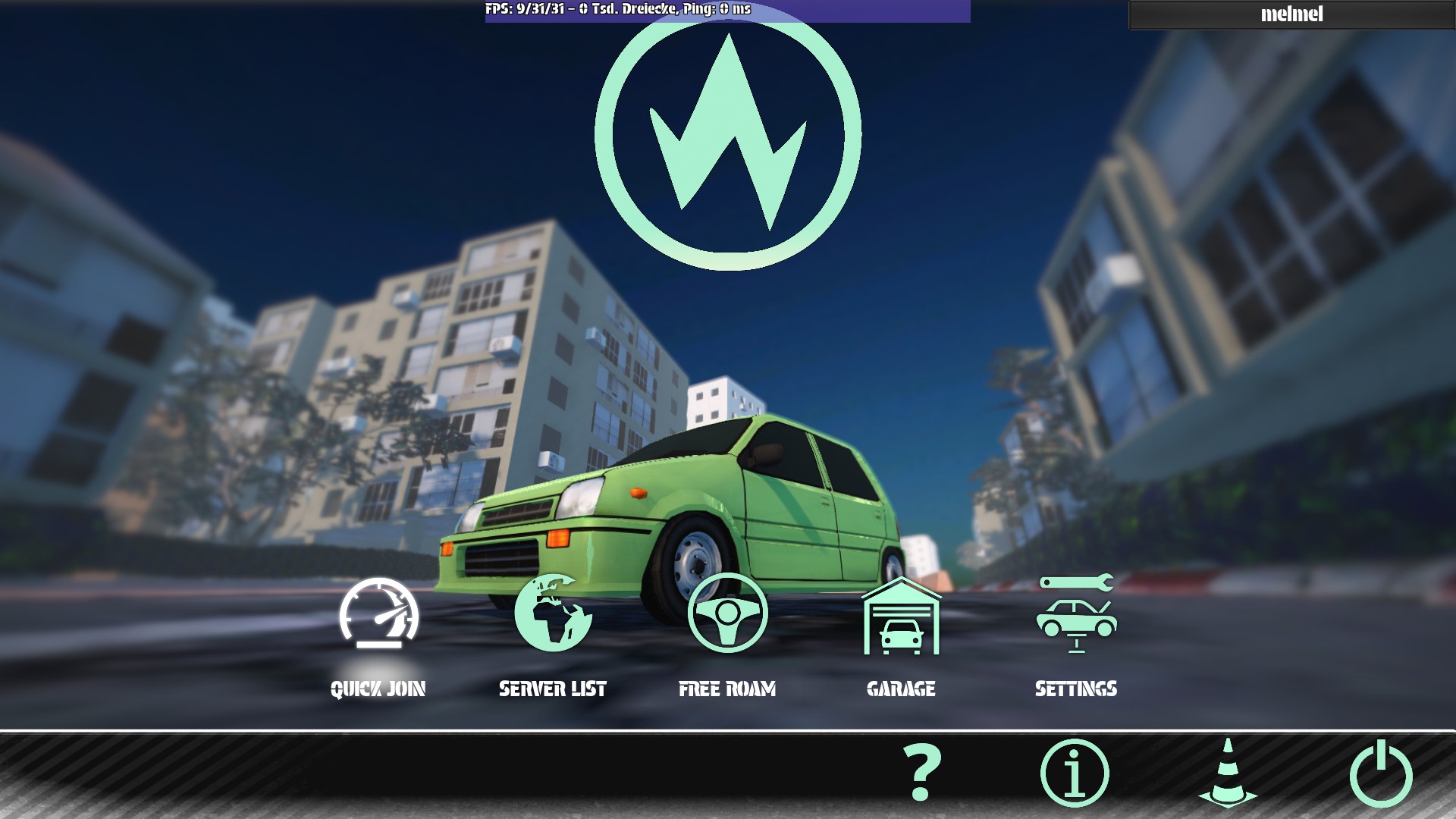Show the info circle icon panel
The height and width of the screenshot is (819, 1456).
pos(1075,773)
